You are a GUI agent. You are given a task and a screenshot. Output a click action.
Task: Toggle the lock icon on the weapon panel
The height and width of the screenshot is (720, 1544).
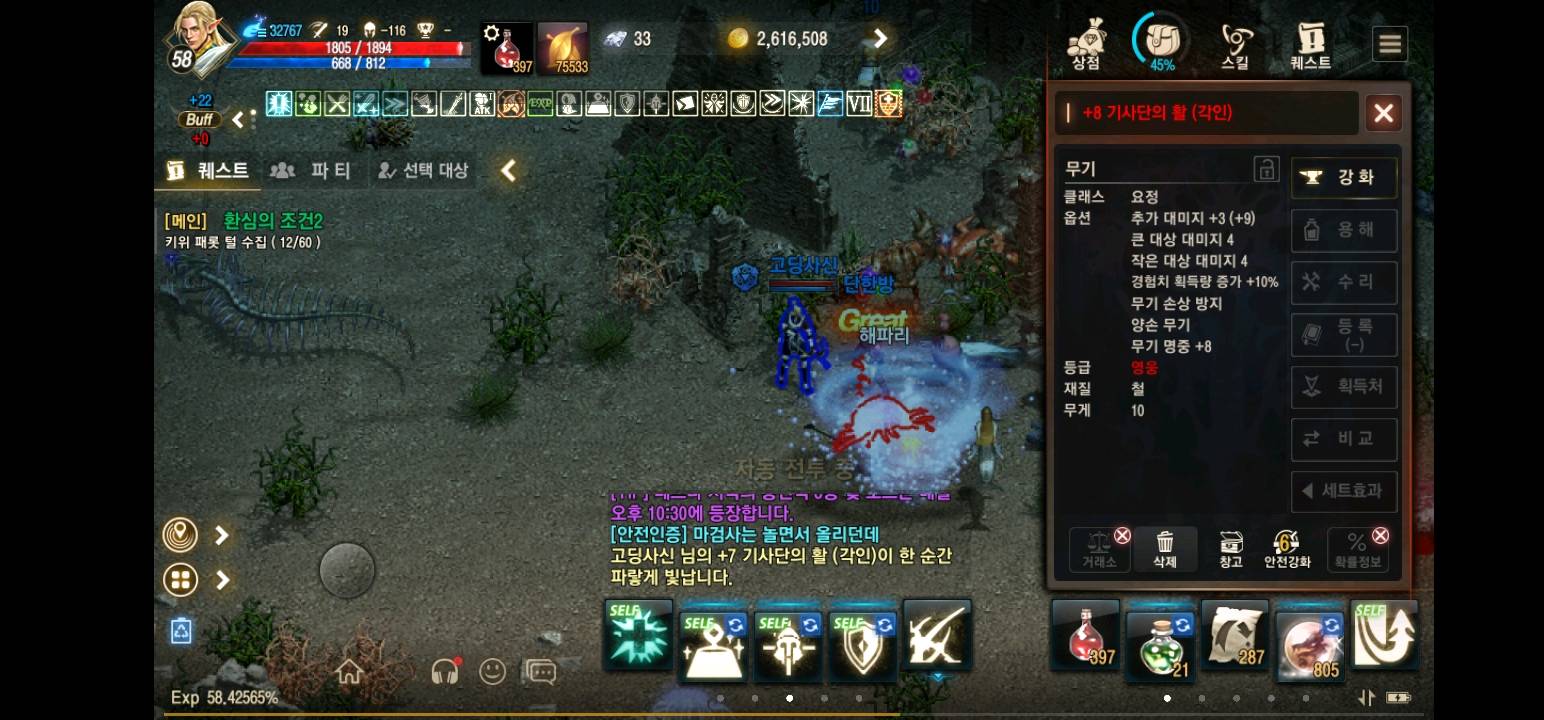pos(1267,168)
